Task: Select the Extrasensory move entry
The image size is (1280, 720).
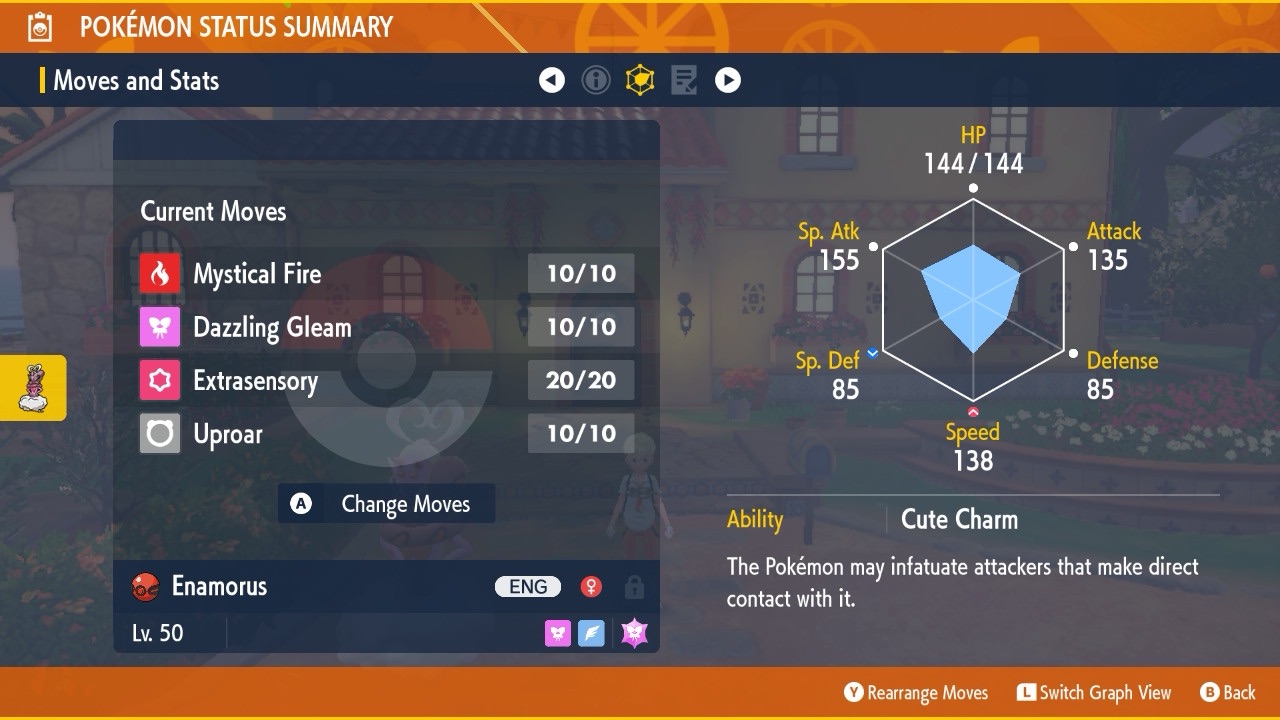Action: pyautogui.click(x=386, y=380)
